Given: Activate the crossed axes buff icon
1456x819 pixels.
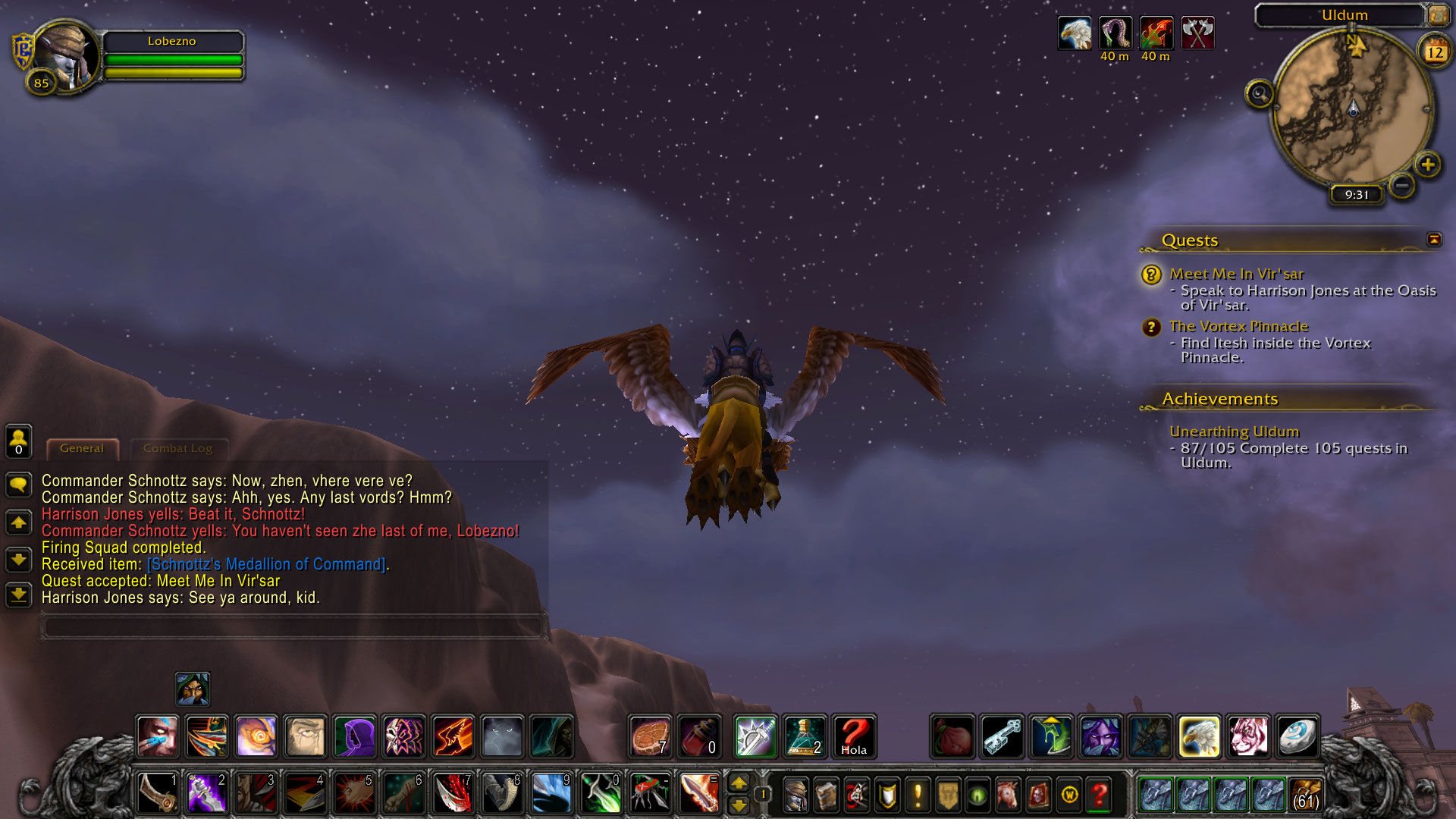Looking at the screenshot, I should [x=1197, y=34].
